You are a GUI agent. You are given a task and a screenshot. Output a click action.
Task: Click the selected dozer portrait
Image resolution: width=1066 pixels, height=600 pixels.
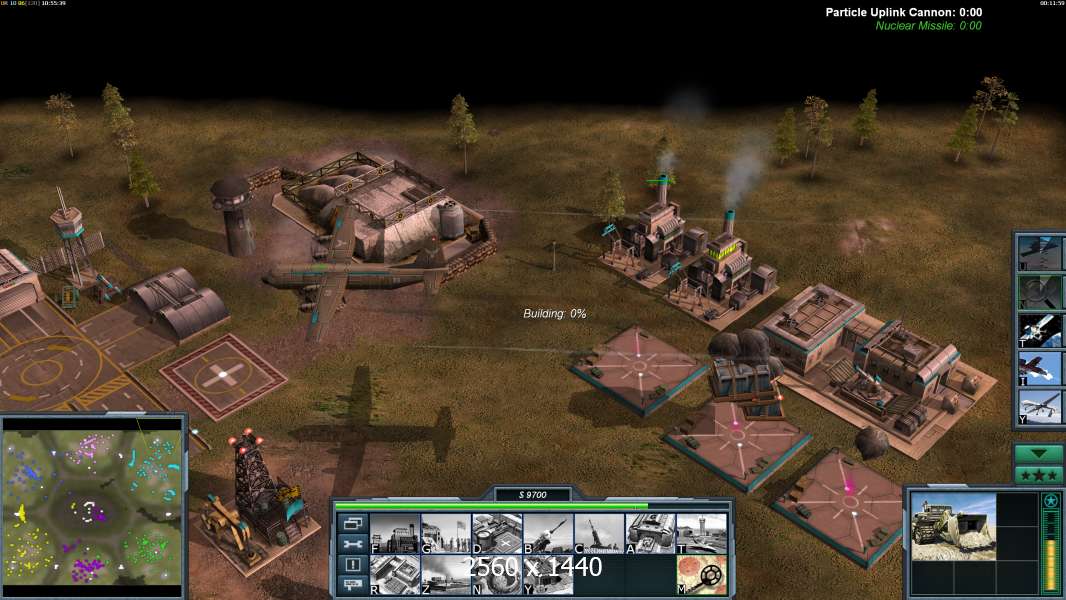(953, 525)
